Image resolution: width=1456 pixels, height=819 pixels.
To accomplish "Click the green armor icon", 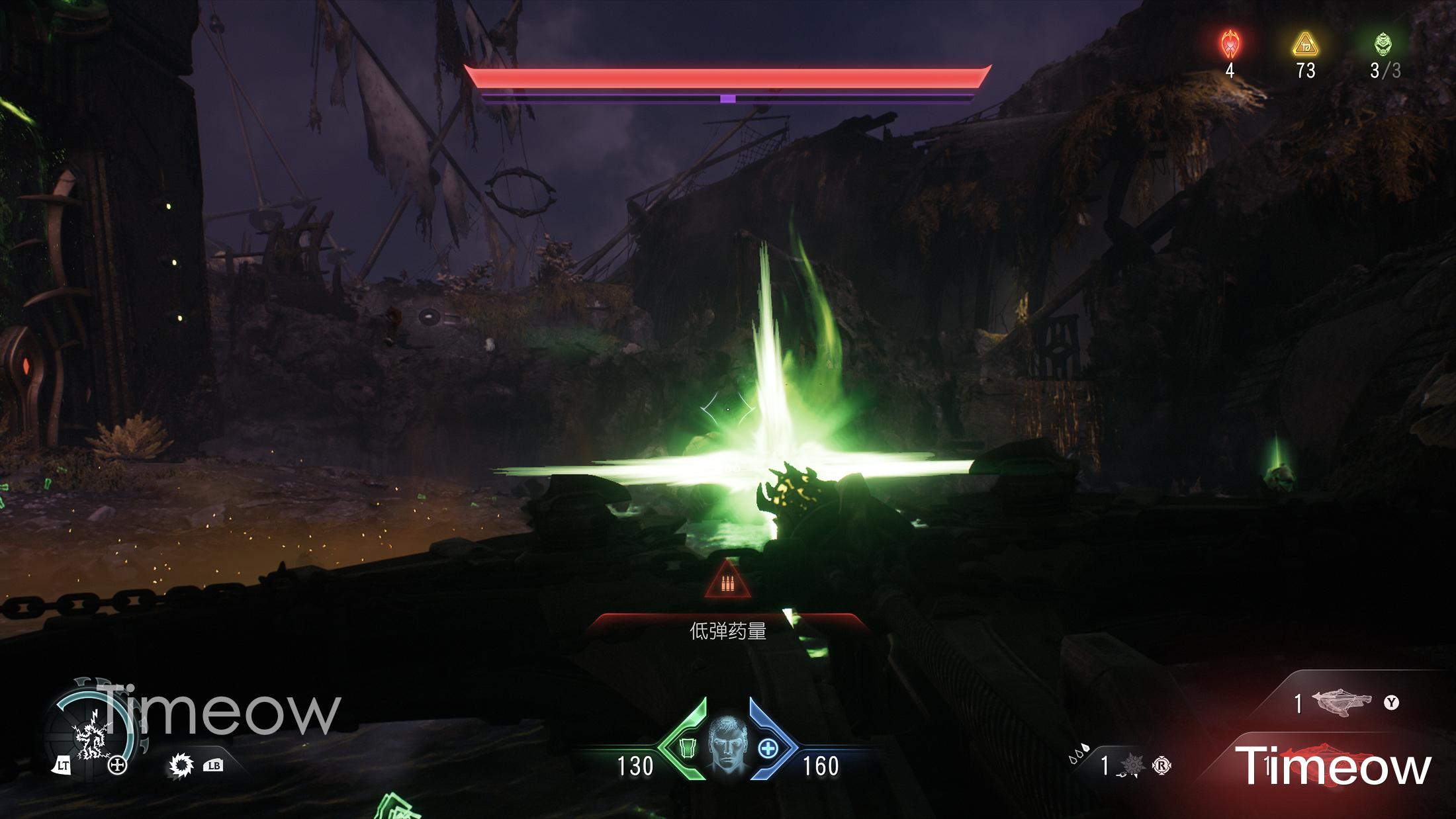I will click(x=687, y=749).
